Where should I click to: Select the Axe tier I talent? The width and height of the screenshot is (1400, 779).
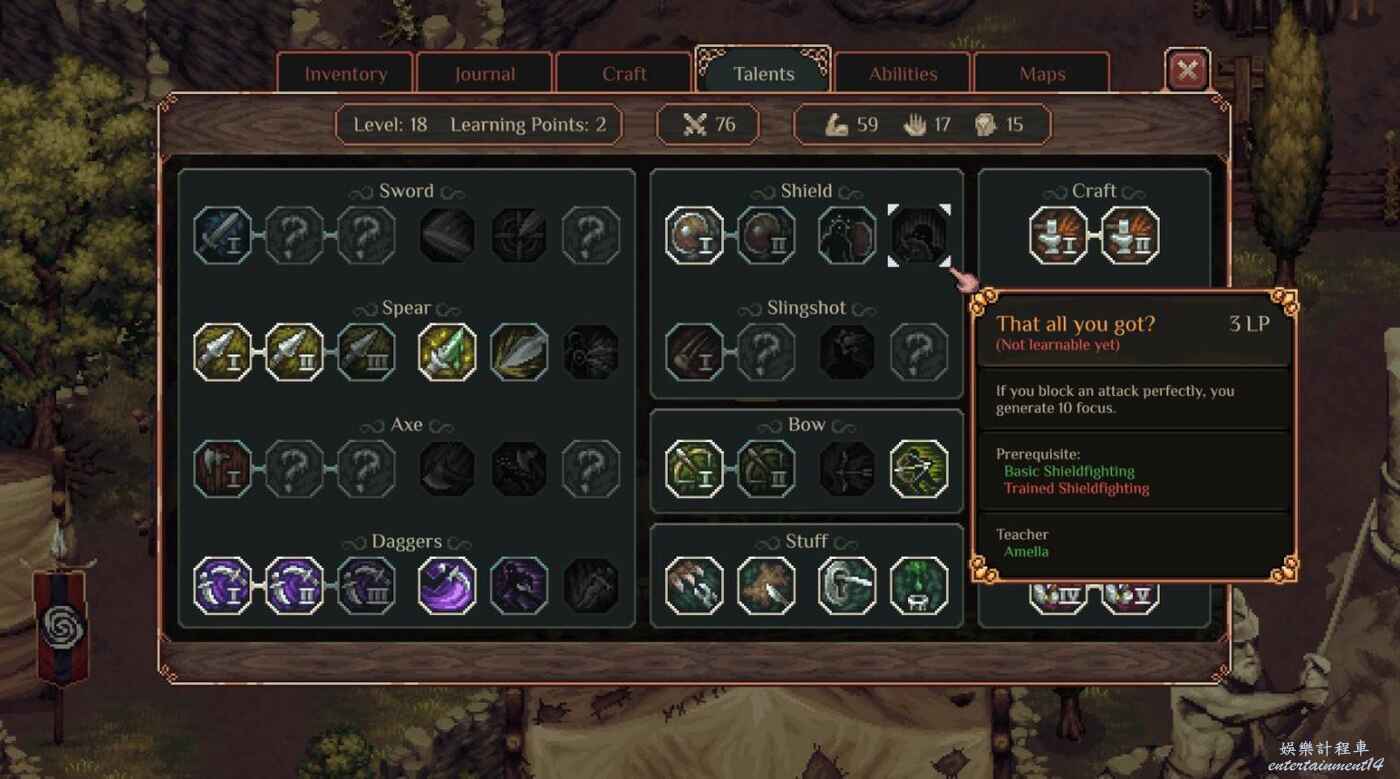223,469
